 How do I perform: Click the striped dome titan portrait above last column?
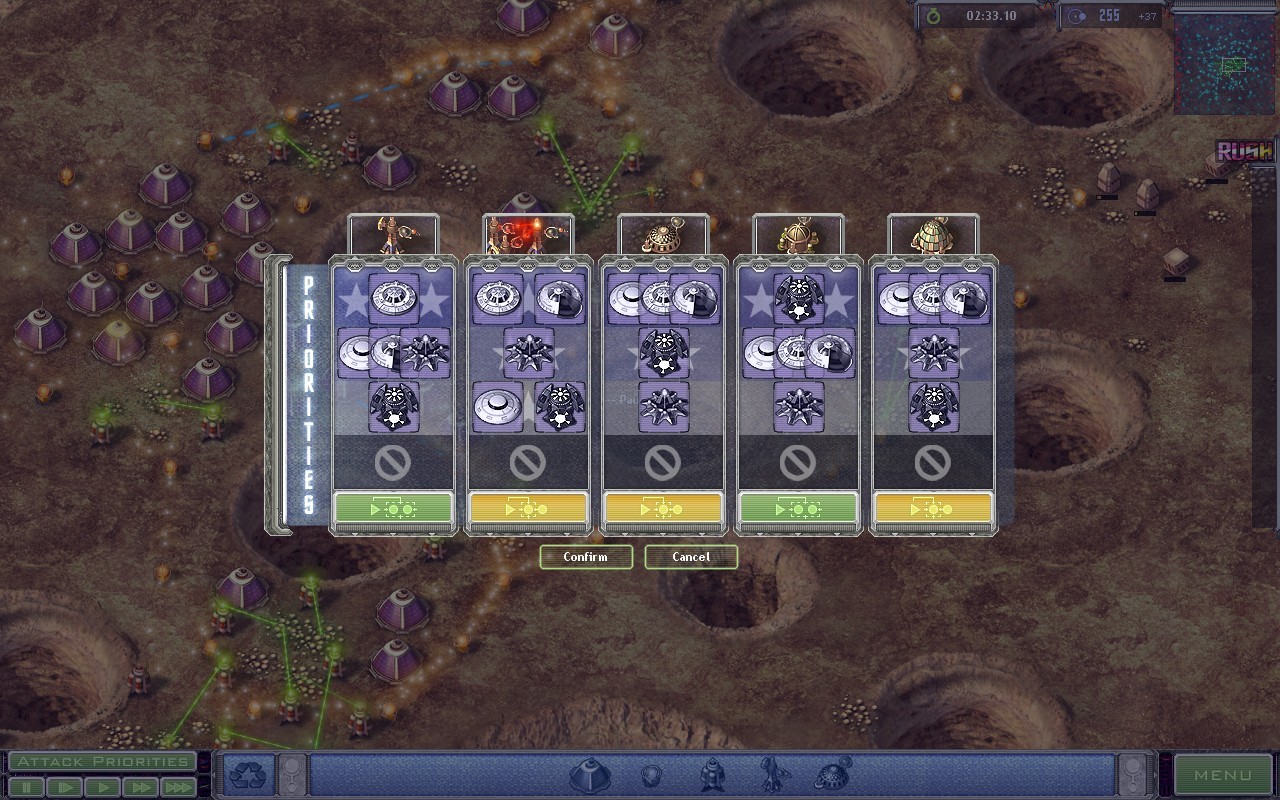click(933, 232)
